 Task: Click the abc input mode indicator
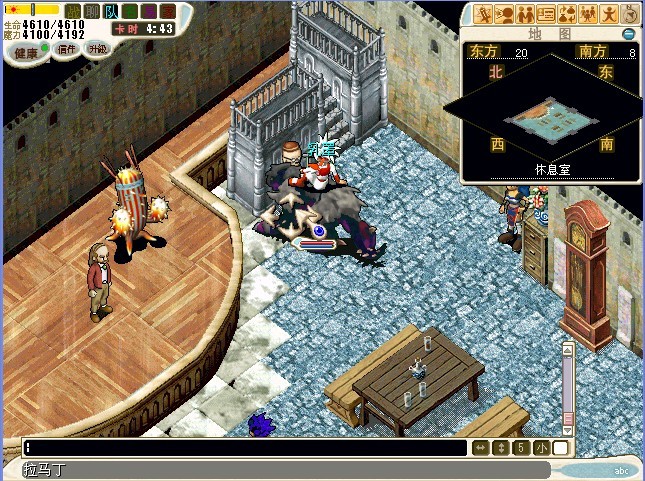click(621, 470)
